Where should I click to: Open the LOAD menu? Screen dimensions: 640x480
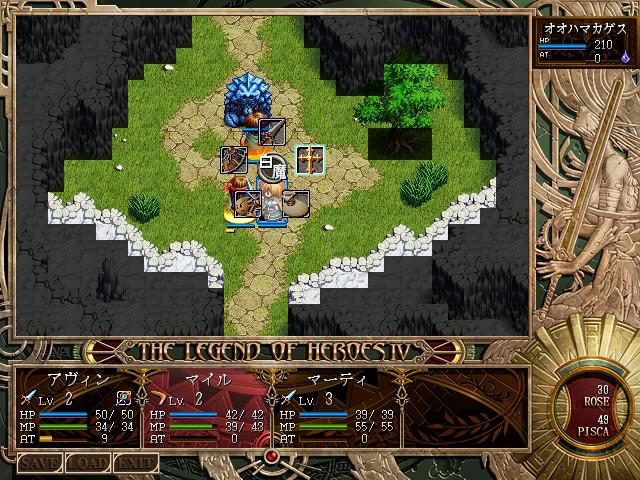point(87,463)
